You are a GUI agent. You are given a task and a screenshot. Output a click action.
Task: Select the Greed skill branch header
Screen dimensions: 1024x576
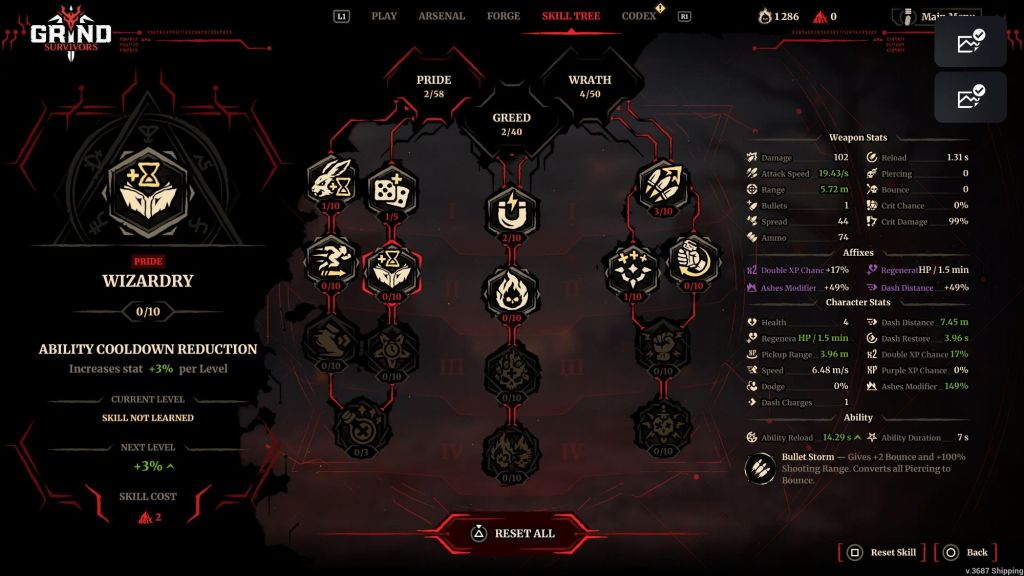click(x=511, y=123)
